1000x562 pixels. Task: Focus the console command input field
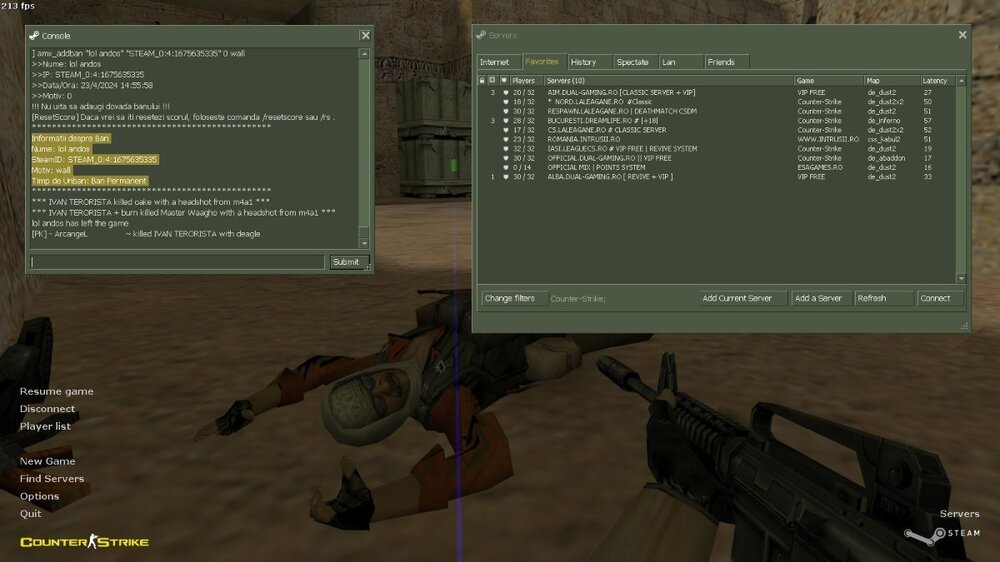(175, 262)
